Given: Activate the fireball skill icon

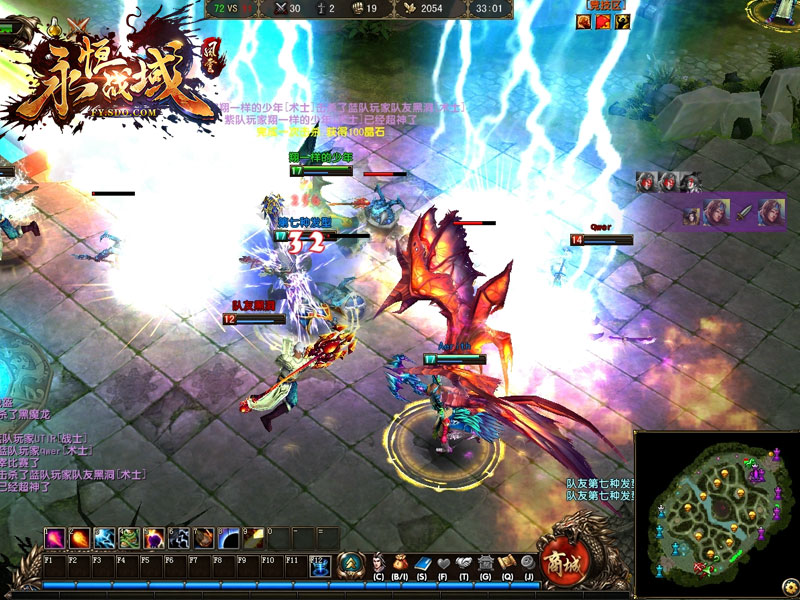Looking at the screenshot, I should (79, 538).
